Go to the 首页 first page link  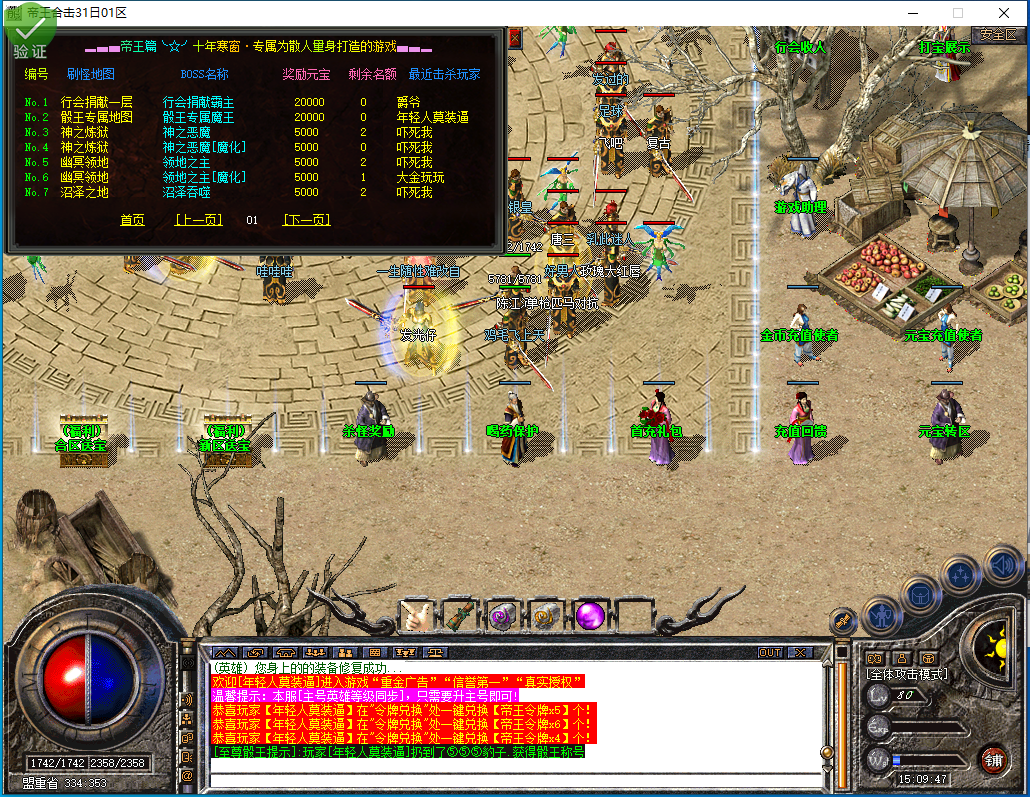132,220
